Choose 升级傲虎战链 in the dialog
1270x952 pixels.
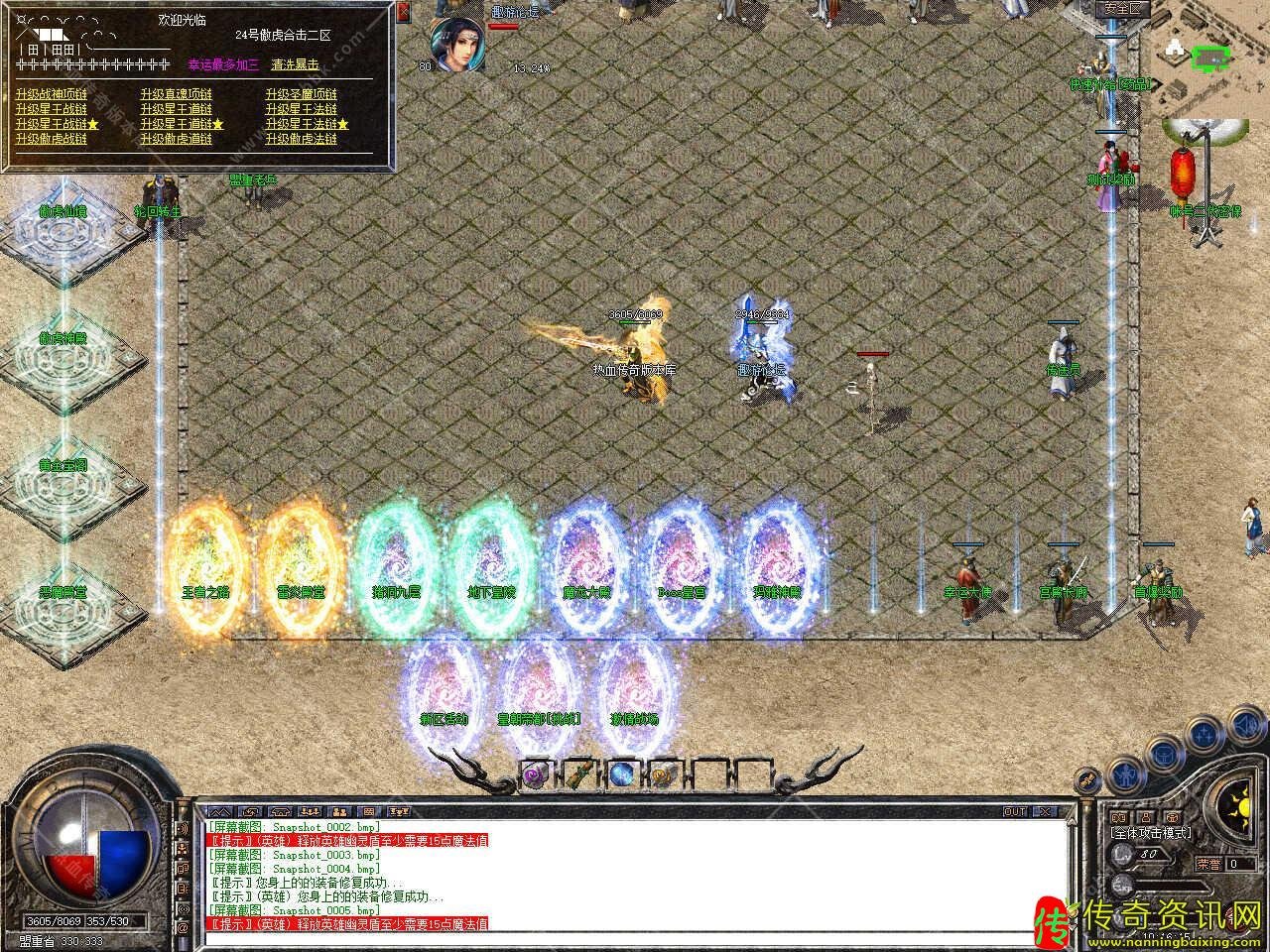pyautogui.click(x=51, y=139)
